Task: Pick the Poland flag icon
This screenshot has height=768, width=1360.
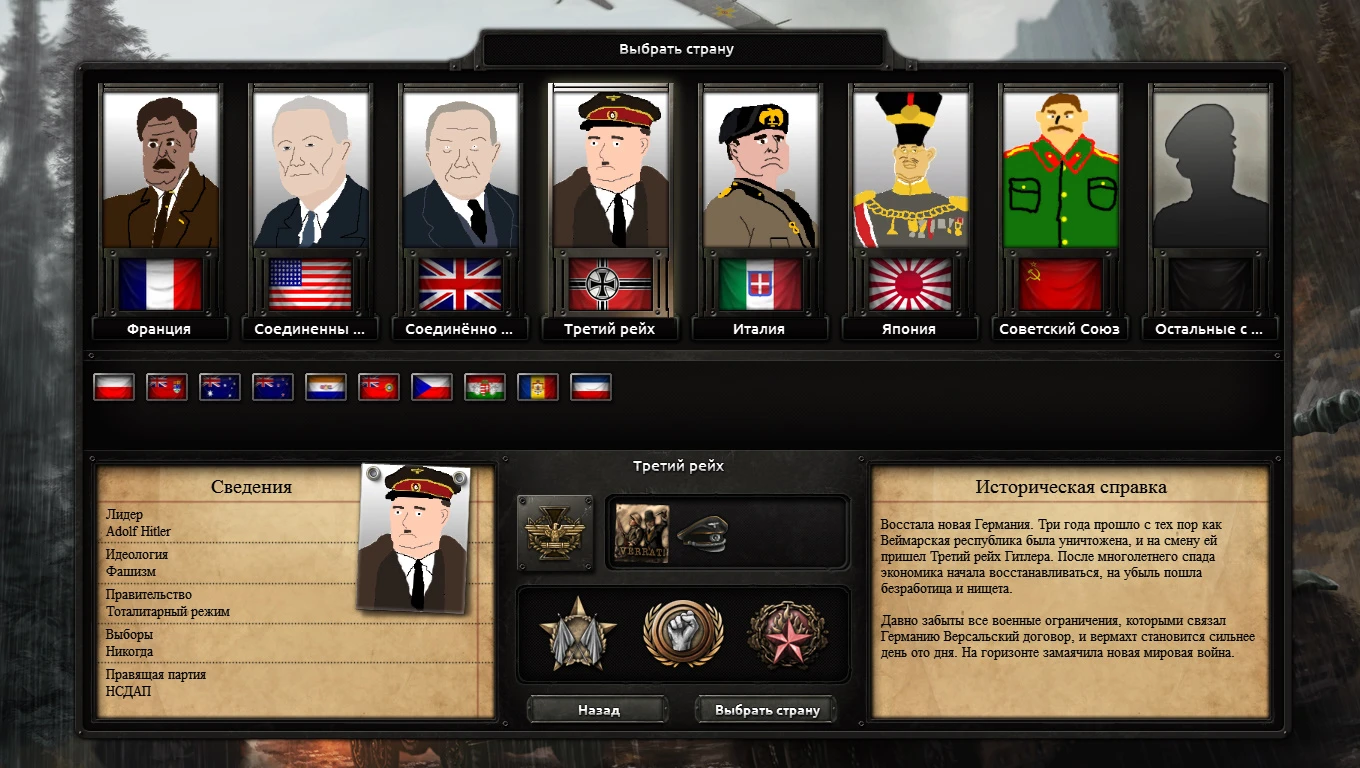Action: pos(113,387)
